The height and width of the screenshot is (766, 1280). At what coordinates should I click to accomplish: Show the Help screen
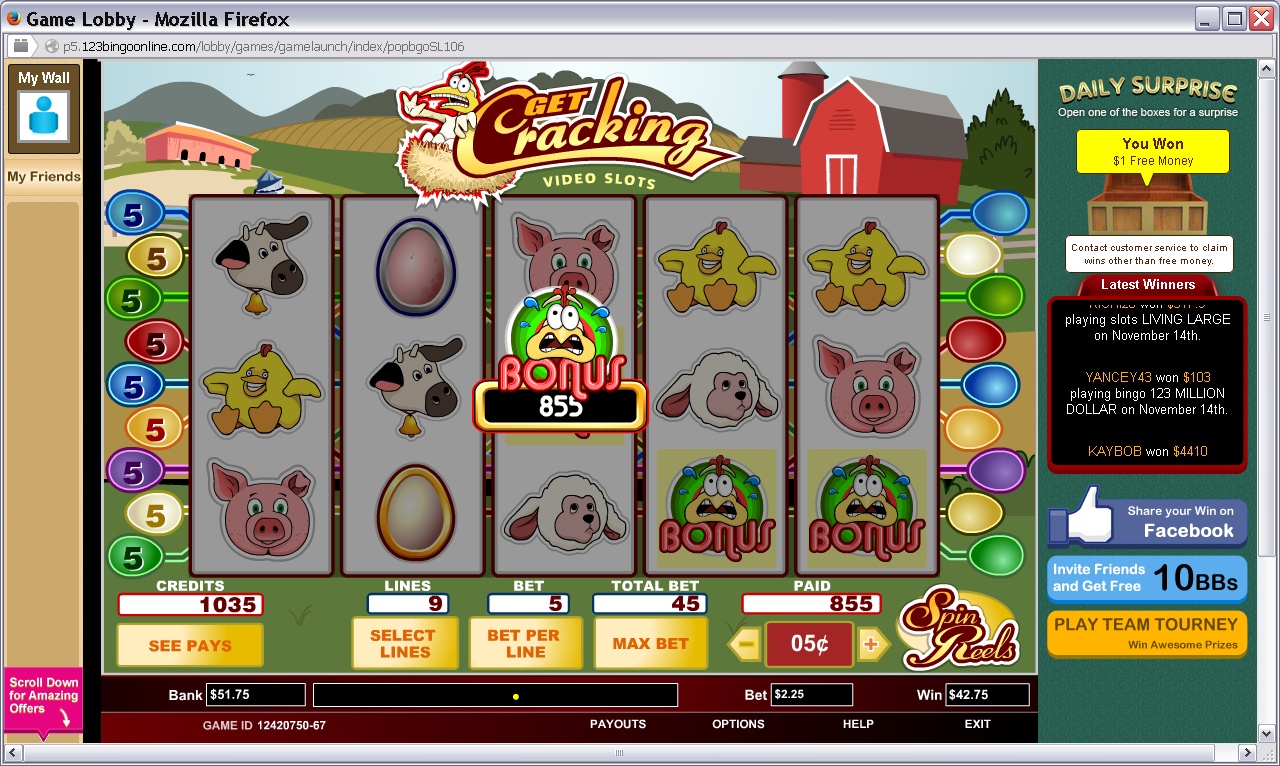tap(858, 724)
